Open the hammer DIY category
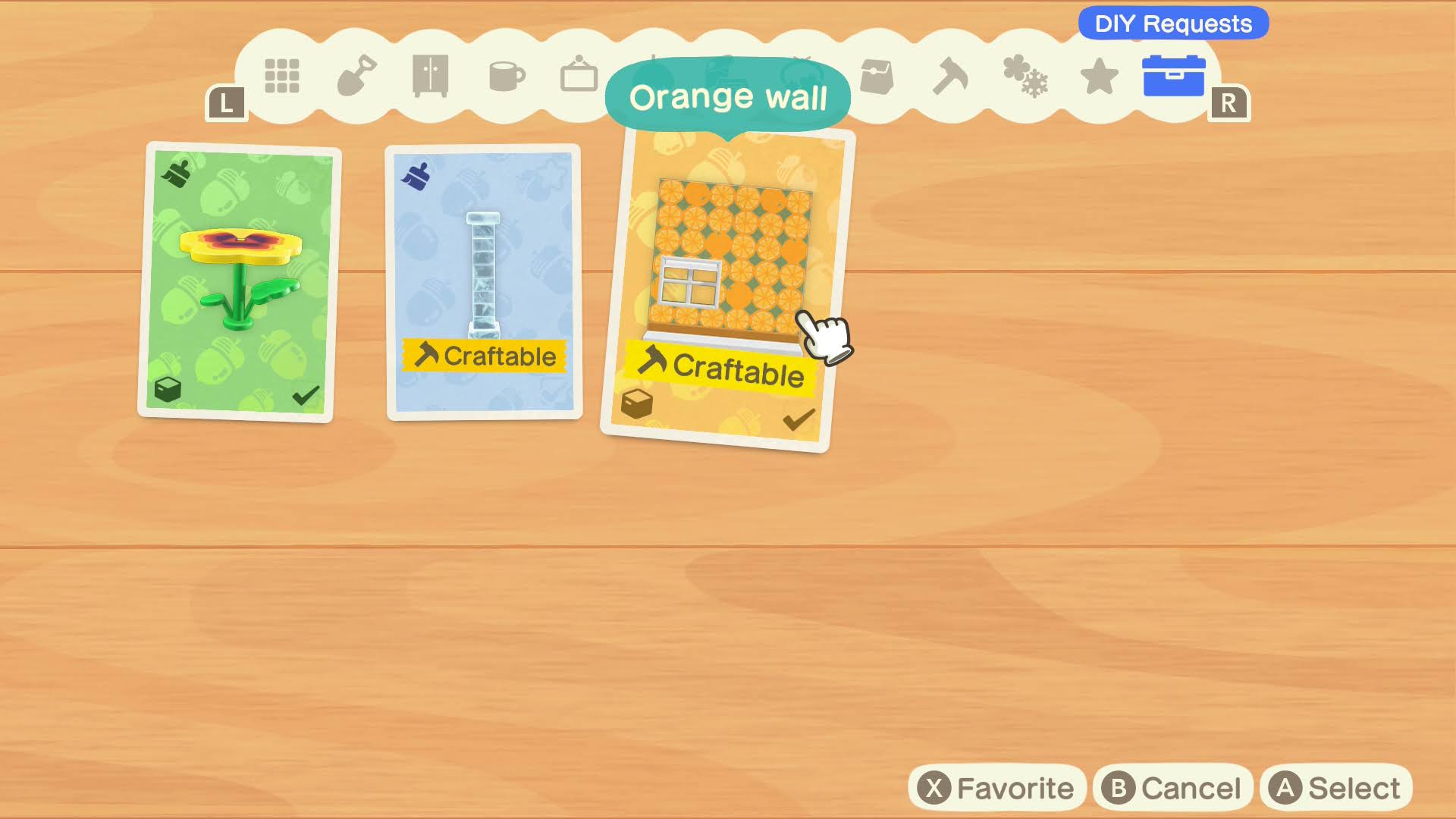Viewport: 1456px width, 819px height. click(950, 76)
